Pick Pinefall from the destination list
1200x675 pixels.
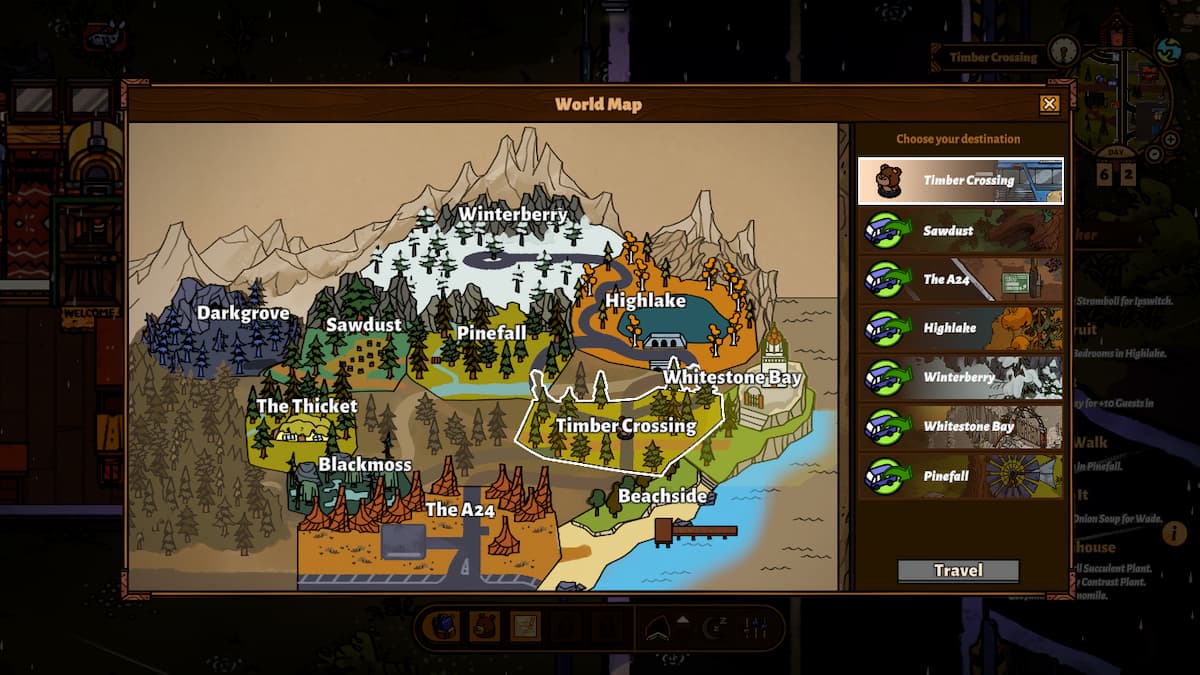coord(960,477)
